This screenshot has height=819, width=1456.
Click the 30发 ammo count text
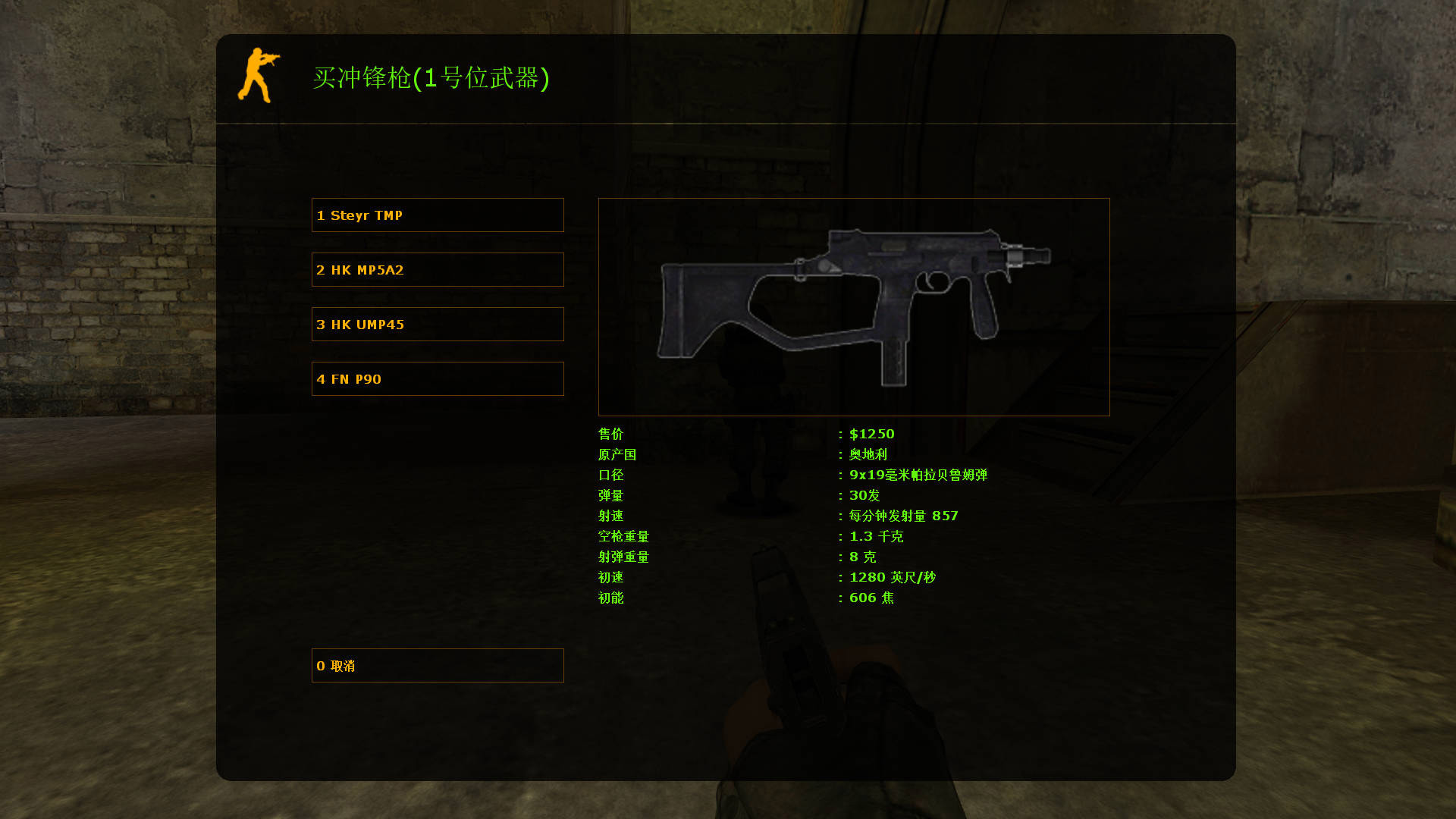(x=864, y=495)
